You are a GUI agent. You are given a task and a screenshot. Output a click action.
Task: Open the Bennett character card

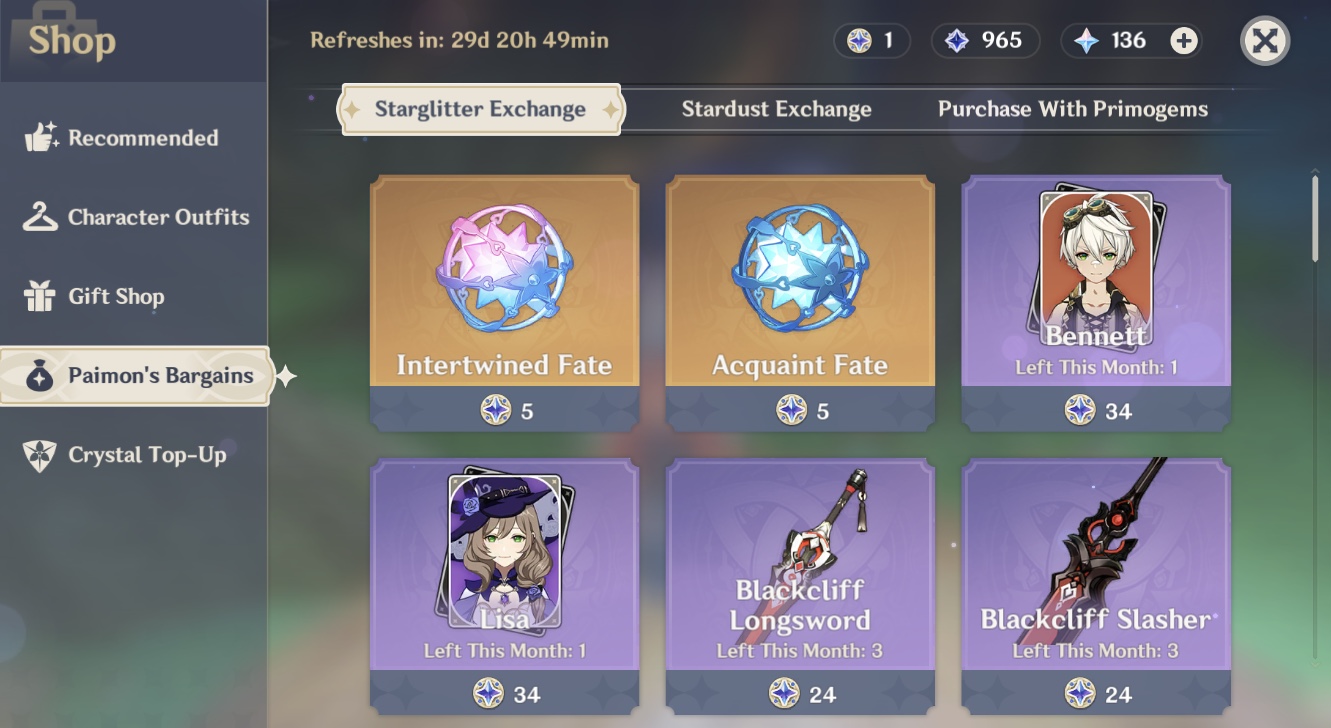click(x=1096, y=290)
